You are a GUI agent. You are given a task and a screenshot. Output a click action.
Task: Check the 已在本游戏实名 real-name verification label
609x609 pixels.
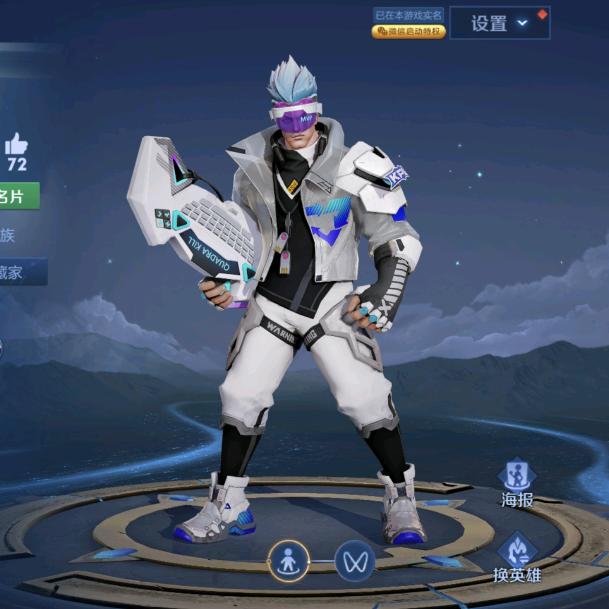(408, 15)
